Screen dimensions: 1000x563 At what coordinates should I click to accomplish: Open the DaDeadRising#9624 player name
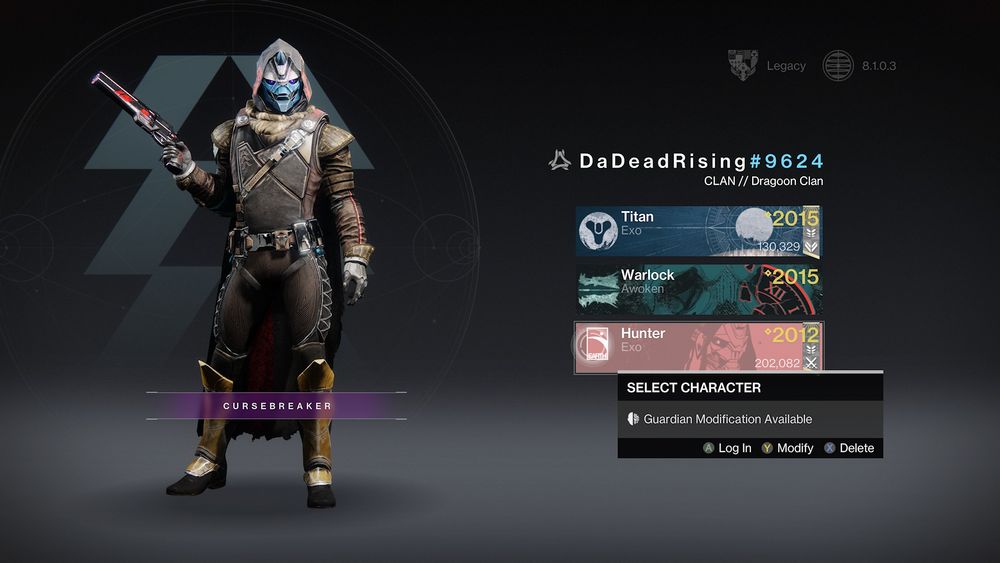point(688,161)
